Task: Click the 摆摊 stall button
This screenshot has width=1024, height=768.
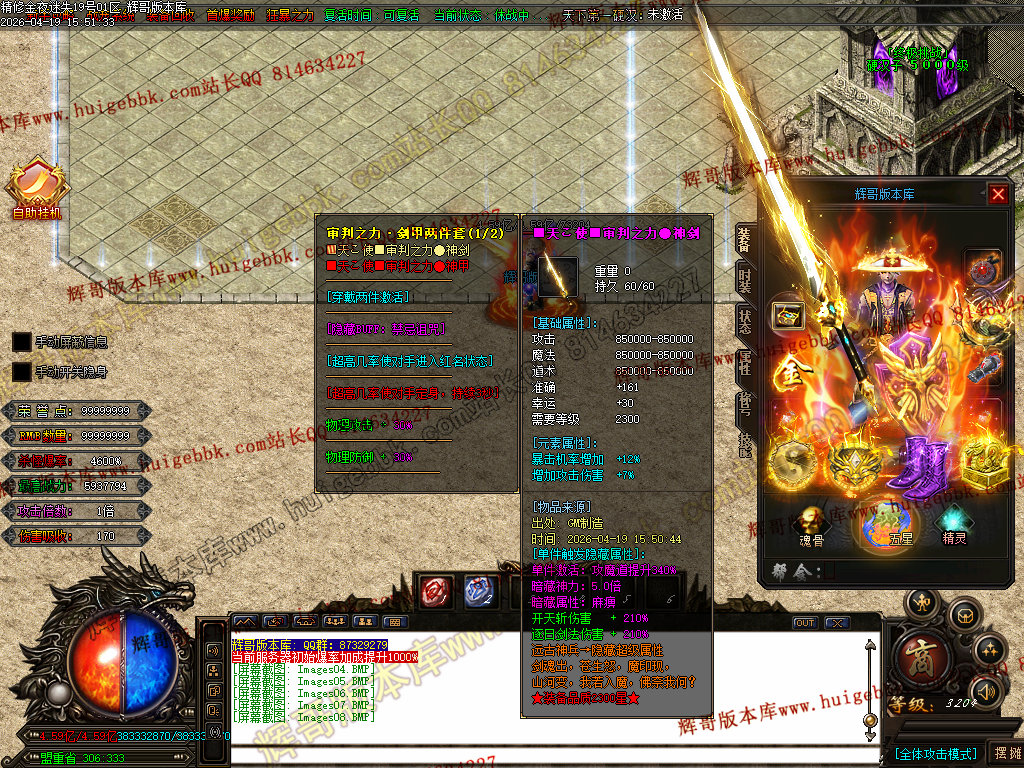Action: pos(1003,753)
